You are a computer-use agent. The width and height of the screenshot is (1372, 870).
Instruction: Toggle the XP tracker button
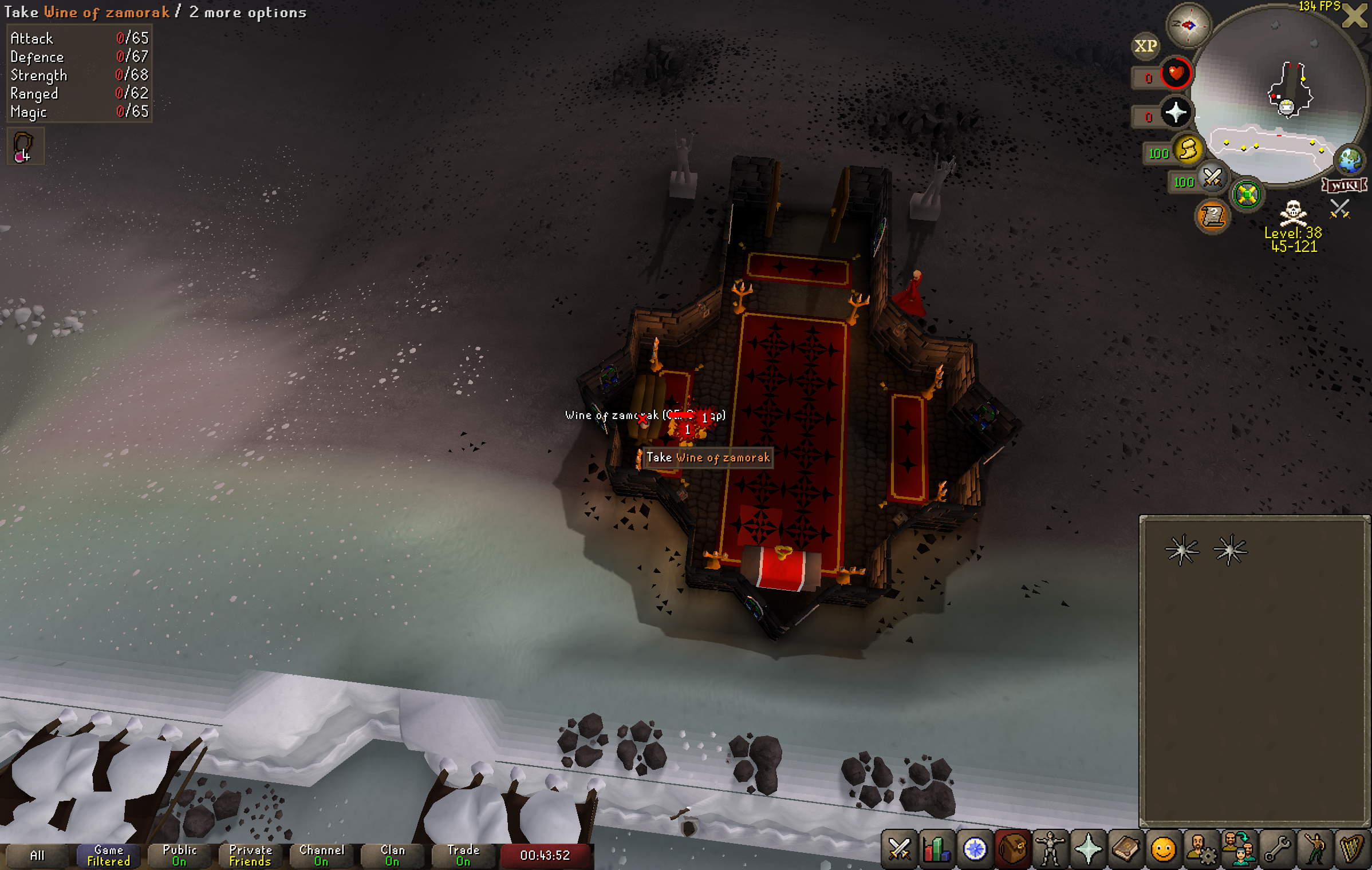[1145, 46]
